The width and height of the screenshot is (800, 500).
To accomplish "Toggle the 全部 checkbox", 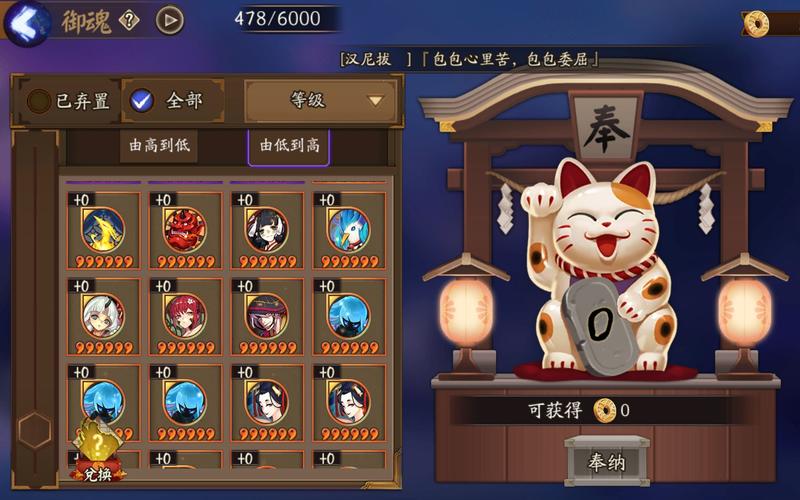I will pos(143,100).
